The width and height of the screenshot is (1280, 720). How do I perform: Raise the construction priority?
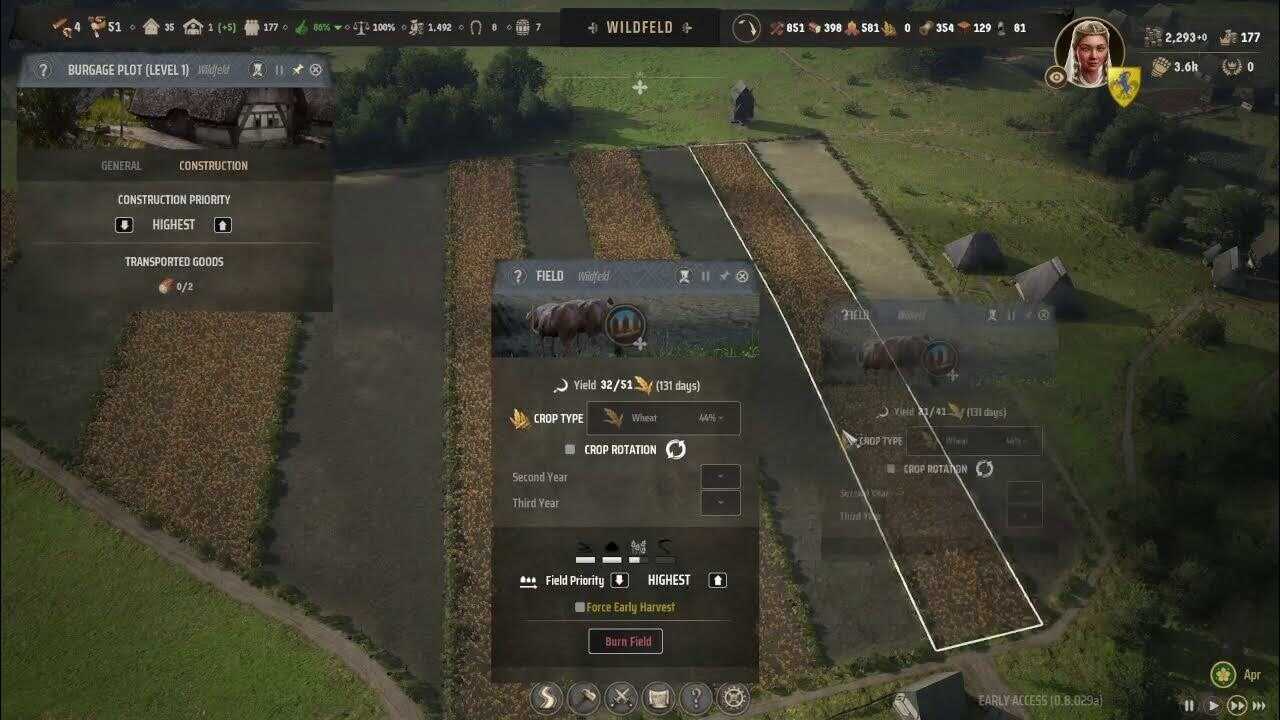coord(223,225)
